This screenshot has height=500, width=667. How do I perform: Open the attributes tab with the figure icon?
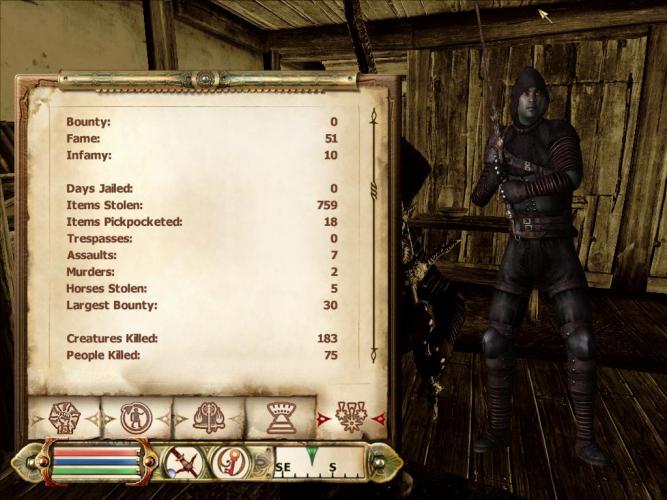pyautogui.click(x=136, y=416)
